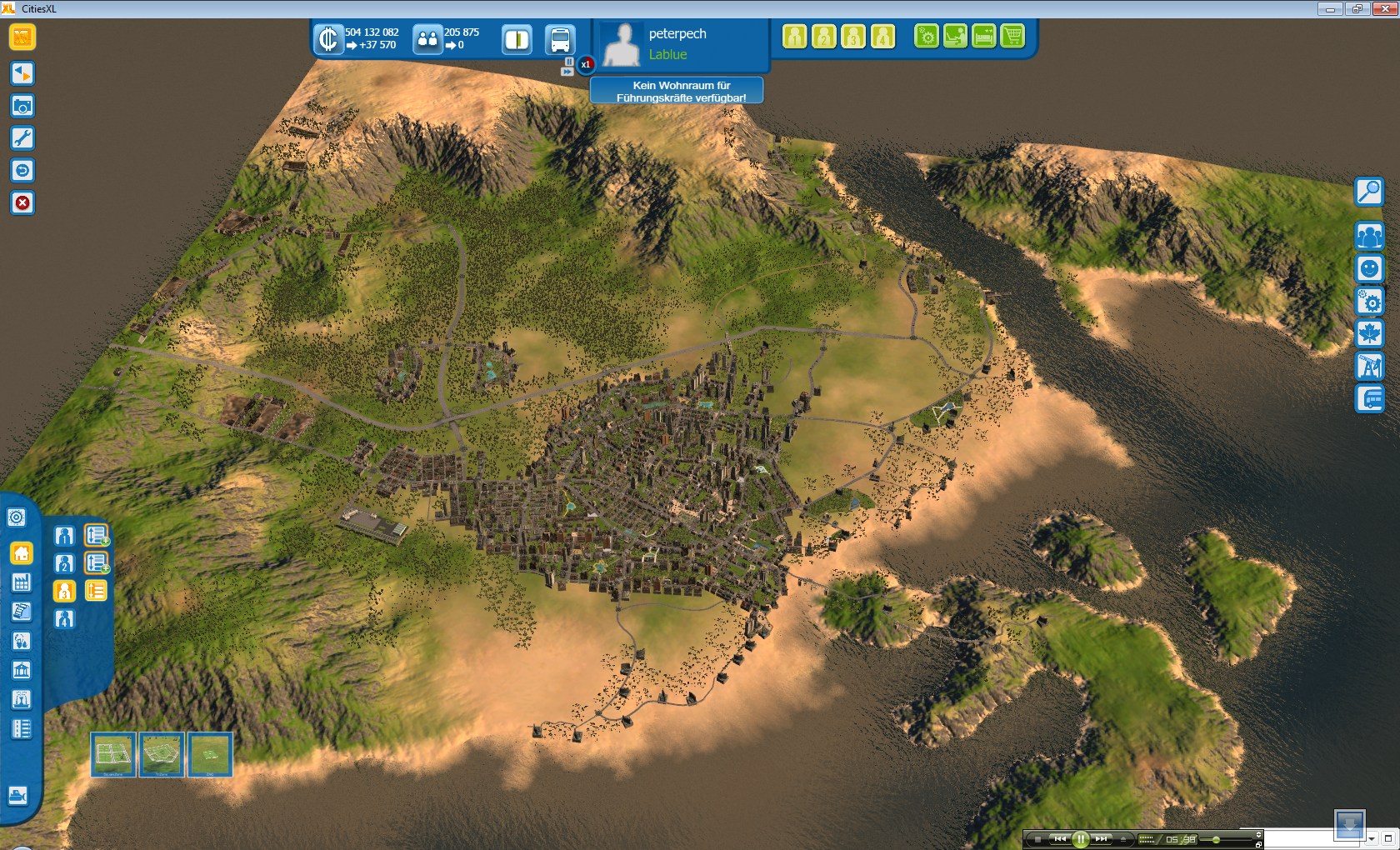Image resolution: width=1400 pixels, height=850 pixels.
Task: Select the industry factory category icon
Action: 22,583
